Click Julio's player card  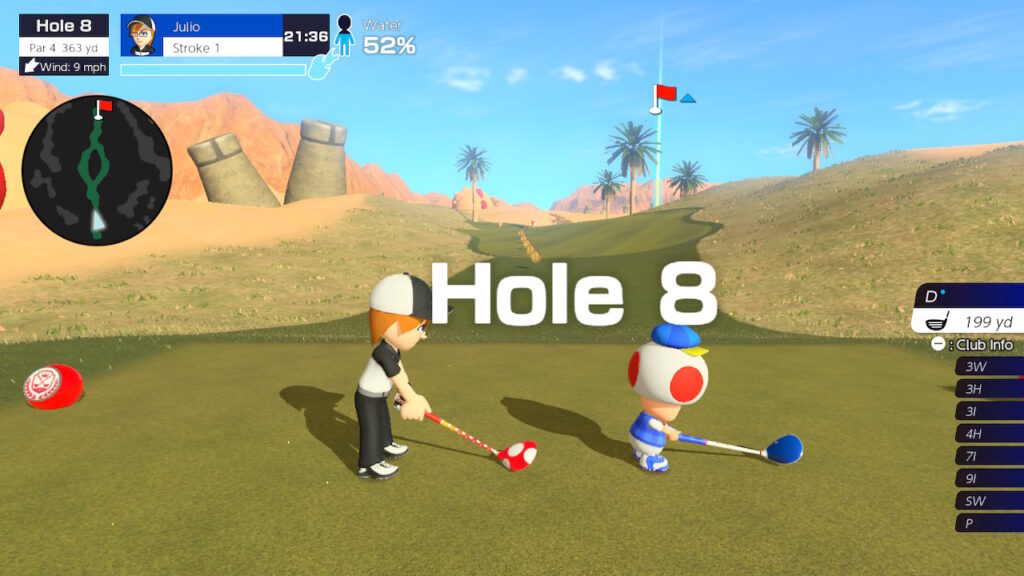[224, 36]
